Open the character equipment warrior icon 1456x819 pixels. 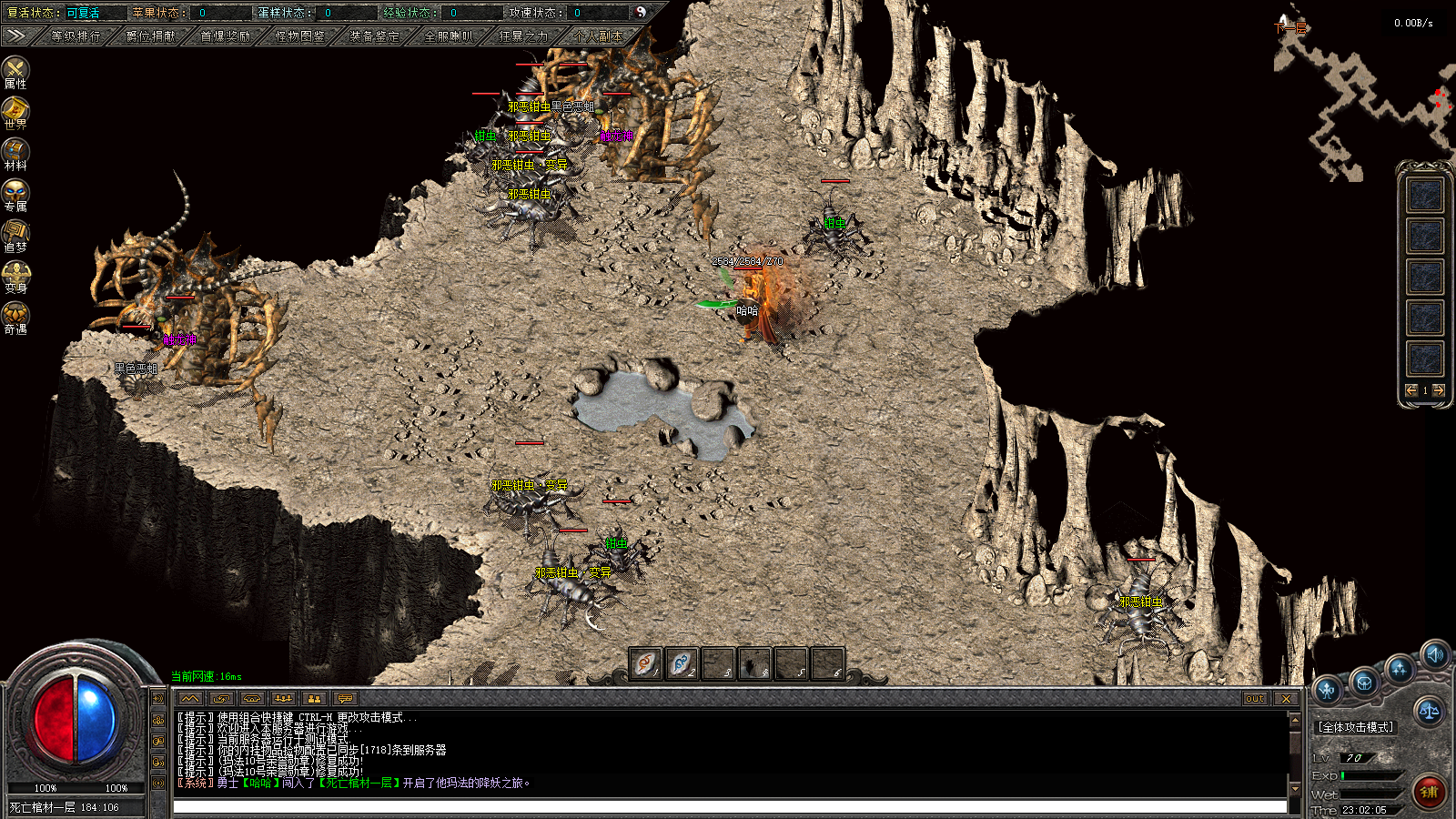pyautogui.click(x=1328, y=691)
